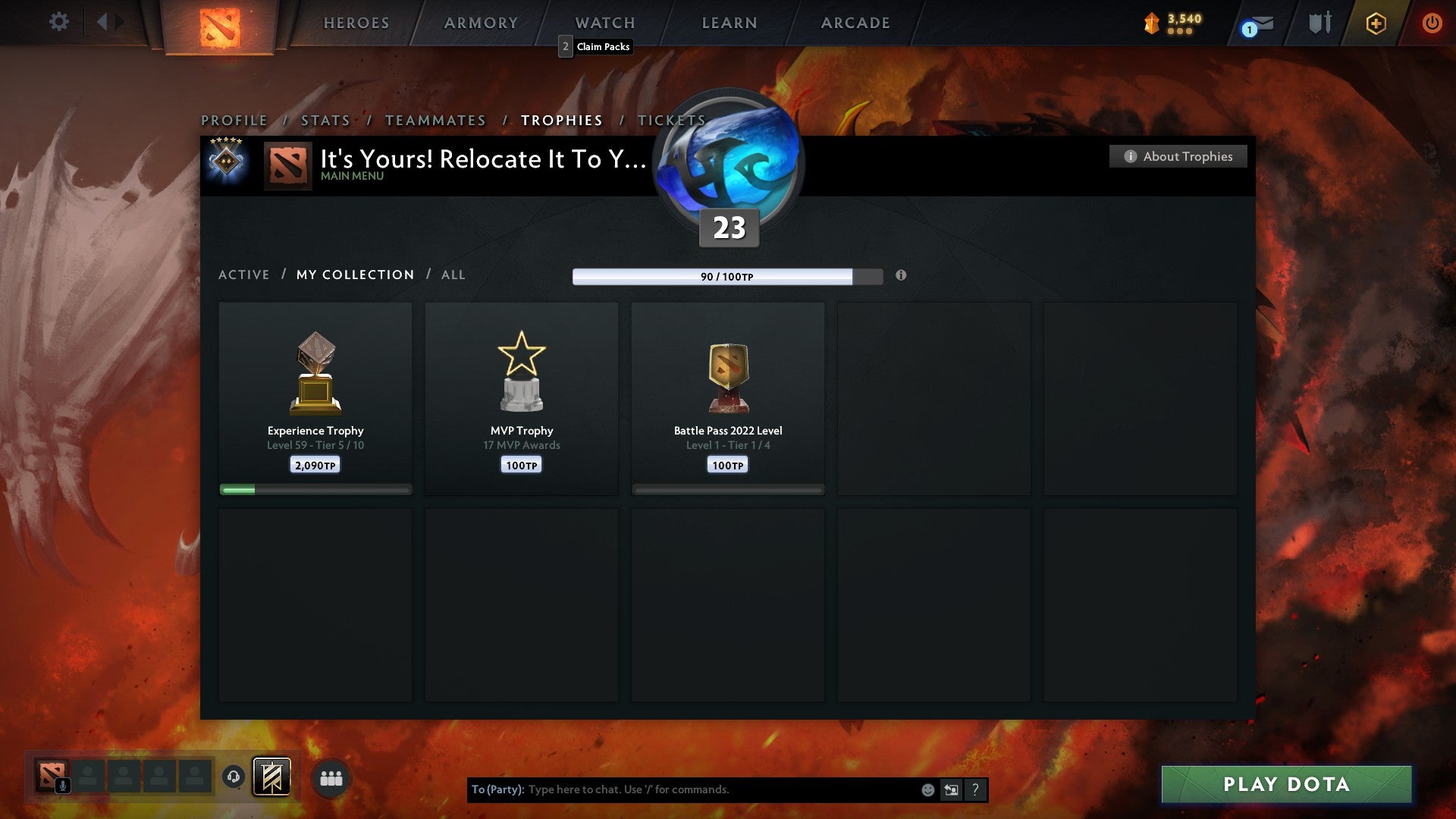Image resolution: width=1456 pixels, height=819 pixels.
Task: Open the TEAMMATES tab
Action: click(x=436, y=120)
